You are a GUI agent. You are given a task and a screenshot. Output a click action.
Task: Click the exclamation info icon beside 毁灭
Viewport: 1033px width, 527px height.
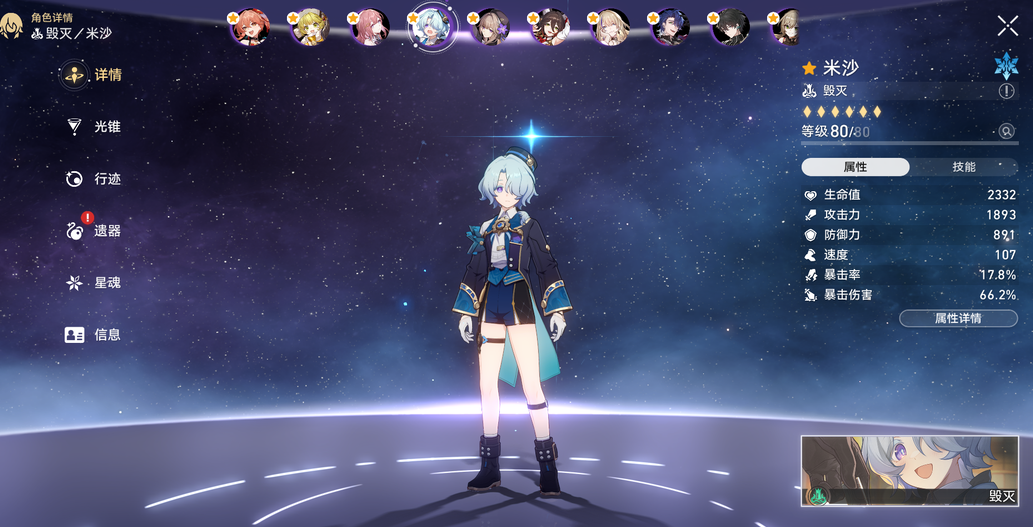pyautogui.click(x=1006, y=91)
